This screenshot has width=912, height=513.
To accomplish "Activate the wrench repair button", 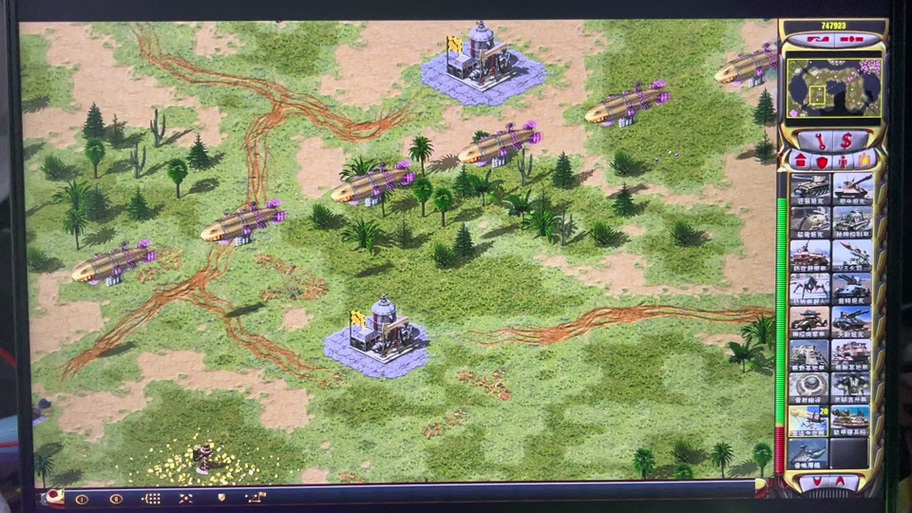I will (819, 140).
